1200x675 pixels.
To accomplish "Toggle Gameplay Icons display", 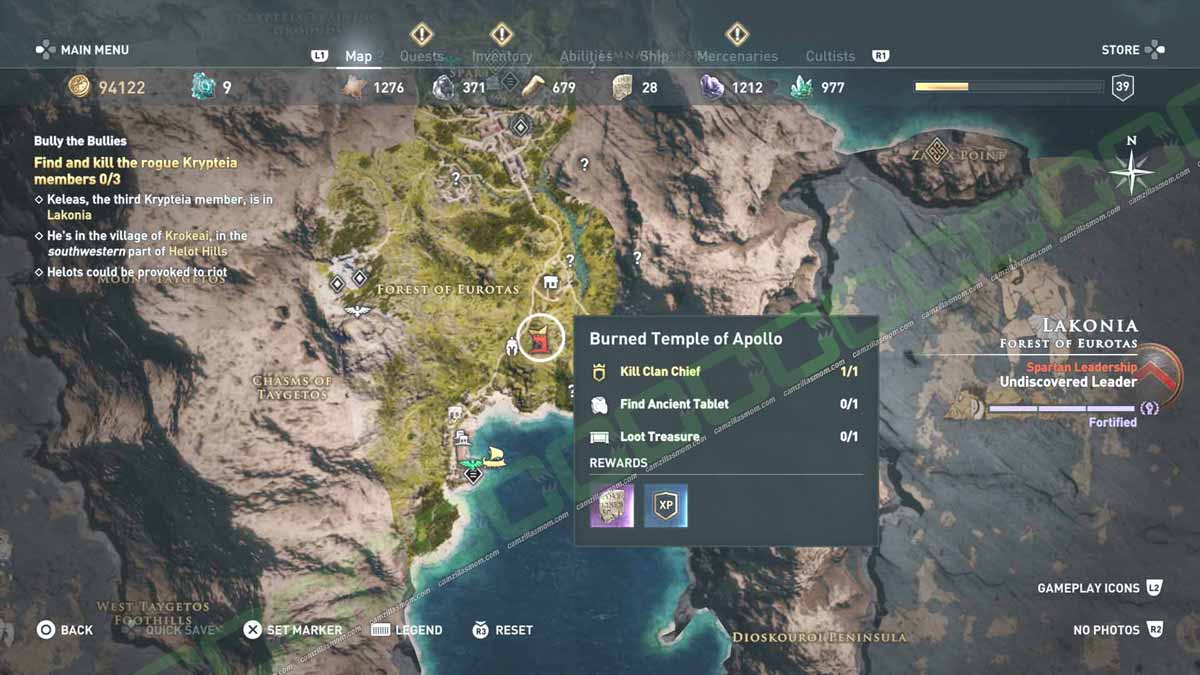I will pyautogui.click(x=1099, y=588).
